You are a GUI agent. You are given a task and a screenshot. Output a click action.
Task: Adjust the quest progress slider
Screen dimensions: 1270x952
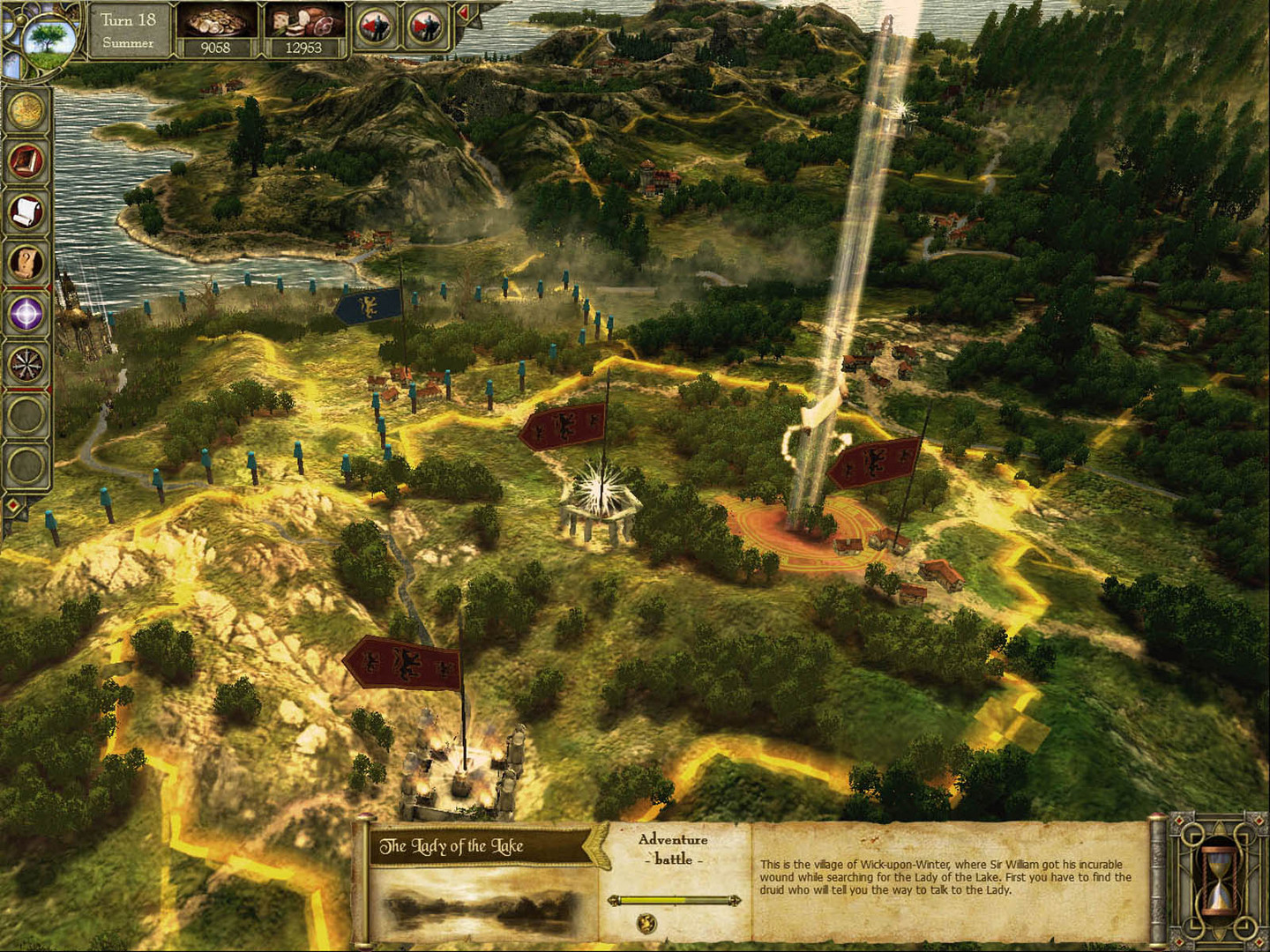coord(675,900)
